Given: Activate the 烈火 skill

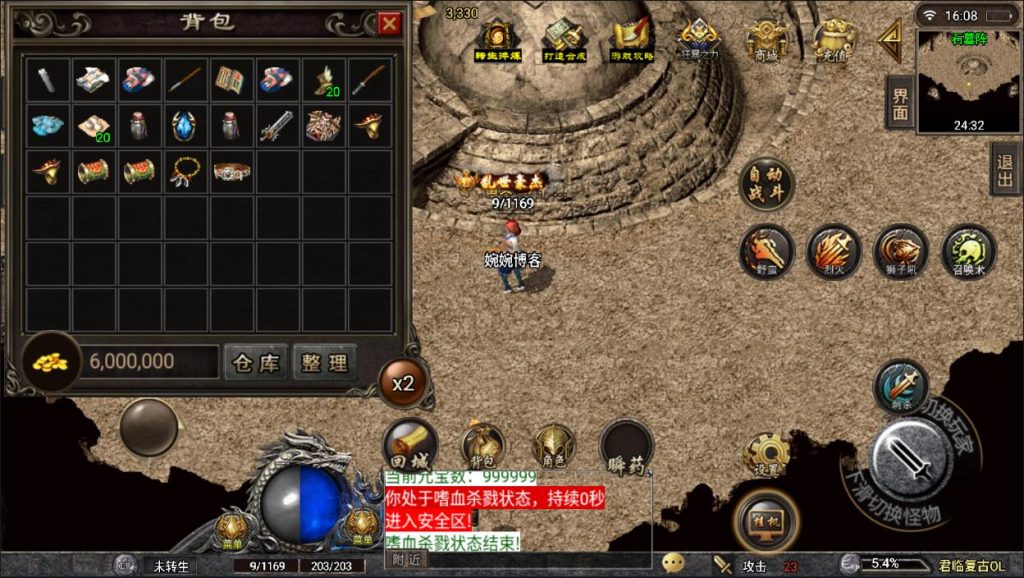Looking at the screenshot, I should tap(833, 250).
